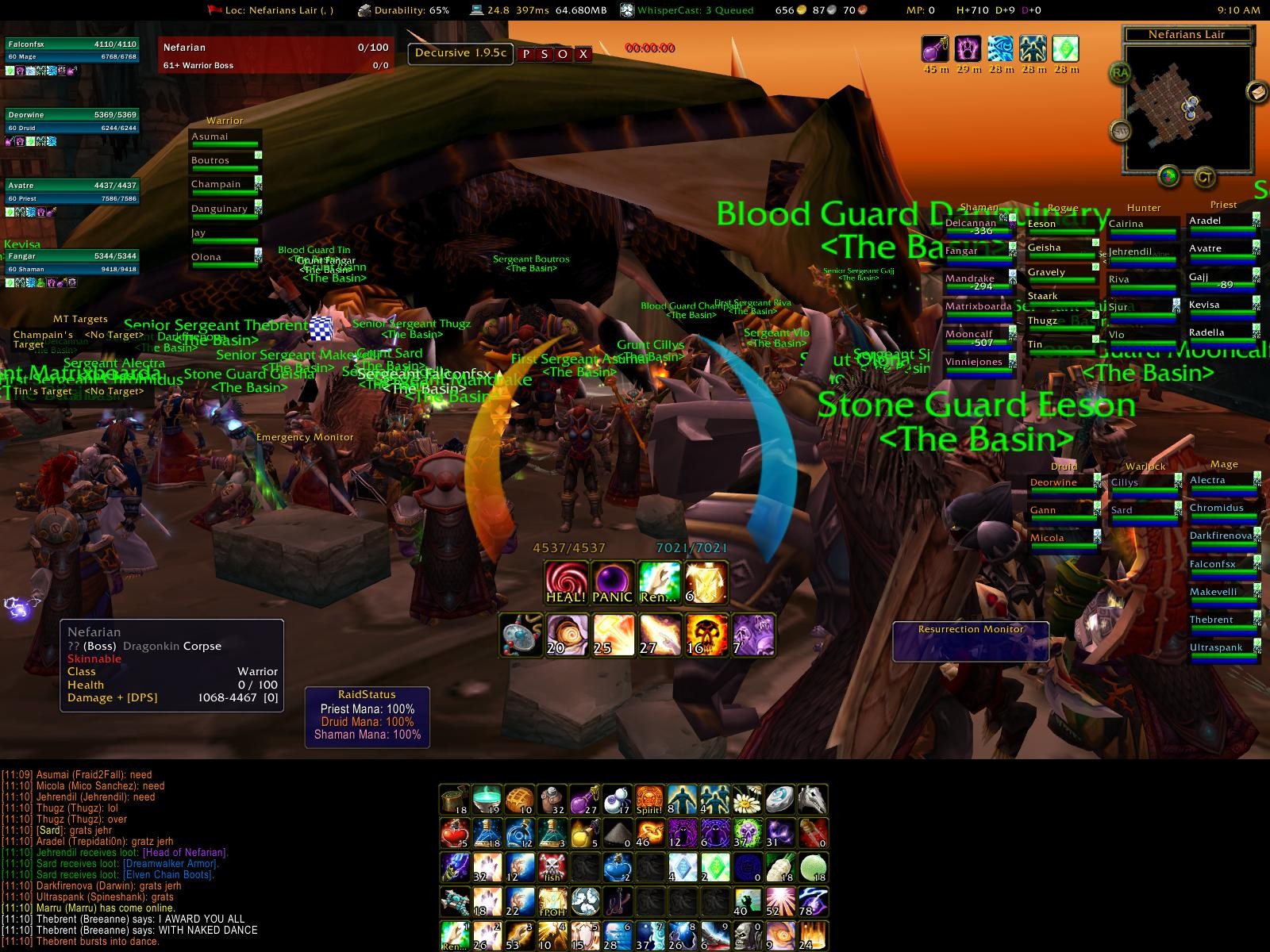Open mail envelope icon on minimap
Image resolution: width=1270 pixels, height=952 pixels.
click(1257, 92)
